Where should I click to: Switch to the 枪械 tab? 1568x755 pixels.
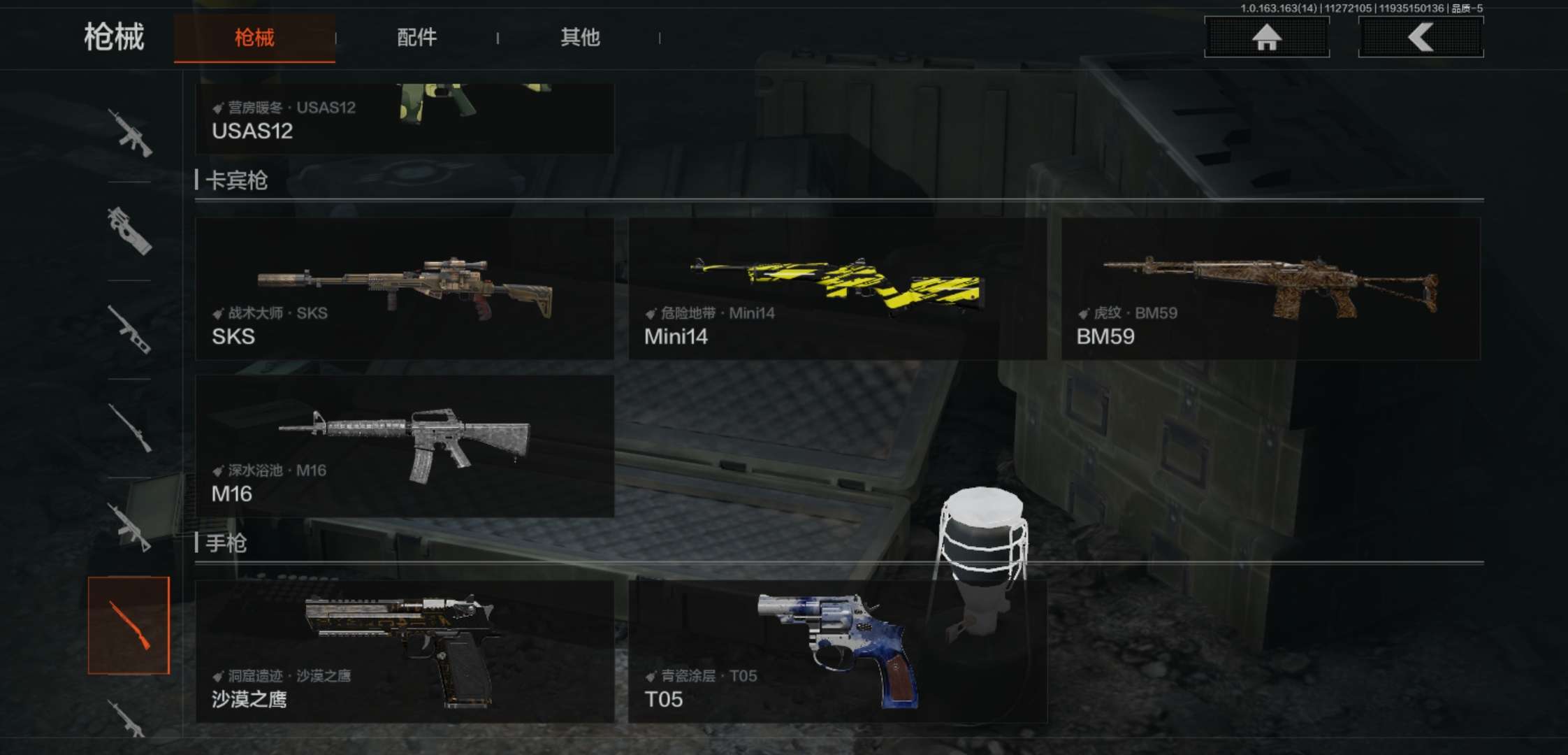click(254, 38)
